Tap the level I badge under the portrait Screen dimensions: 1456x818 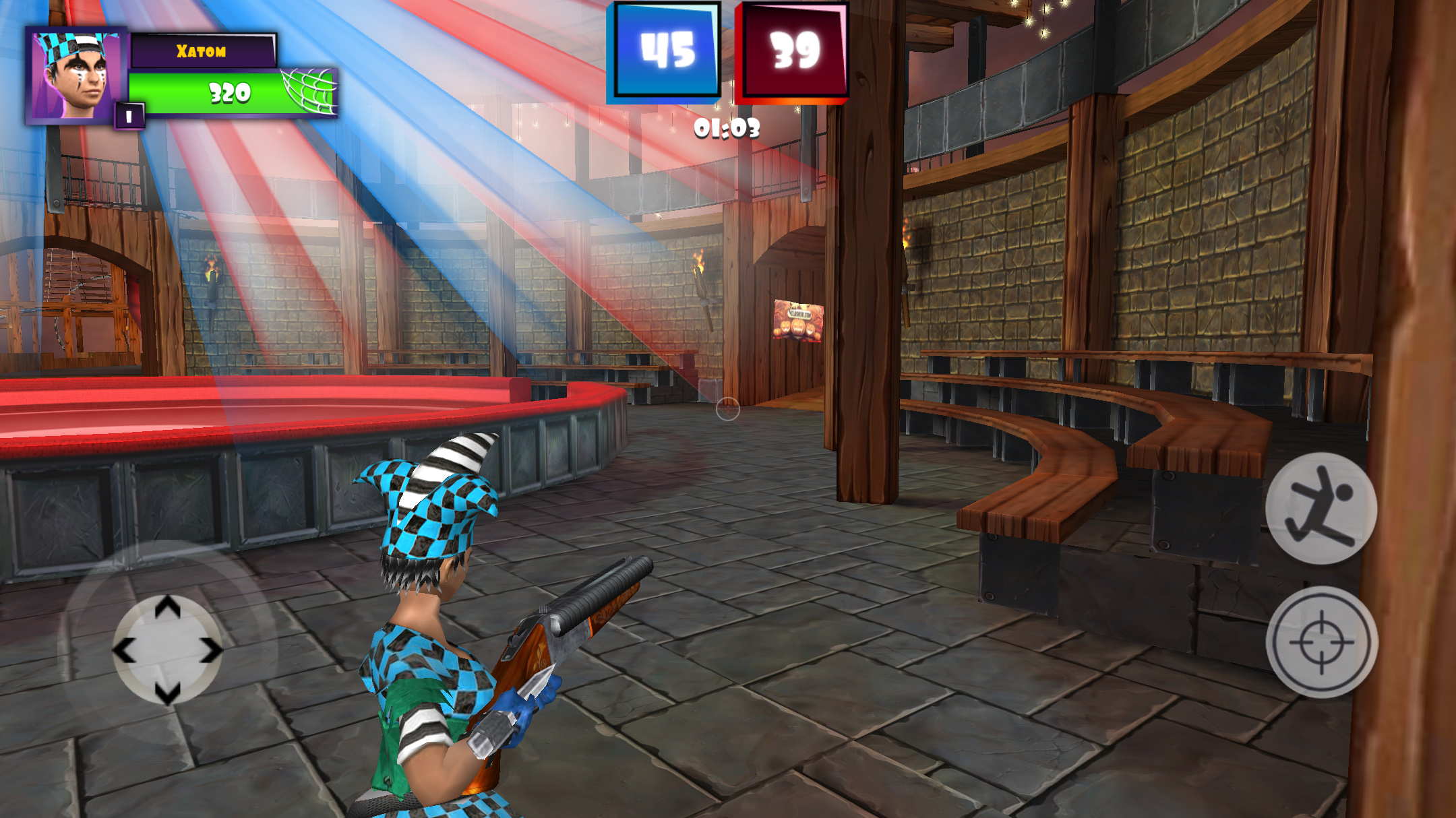[x=129, y=116]
